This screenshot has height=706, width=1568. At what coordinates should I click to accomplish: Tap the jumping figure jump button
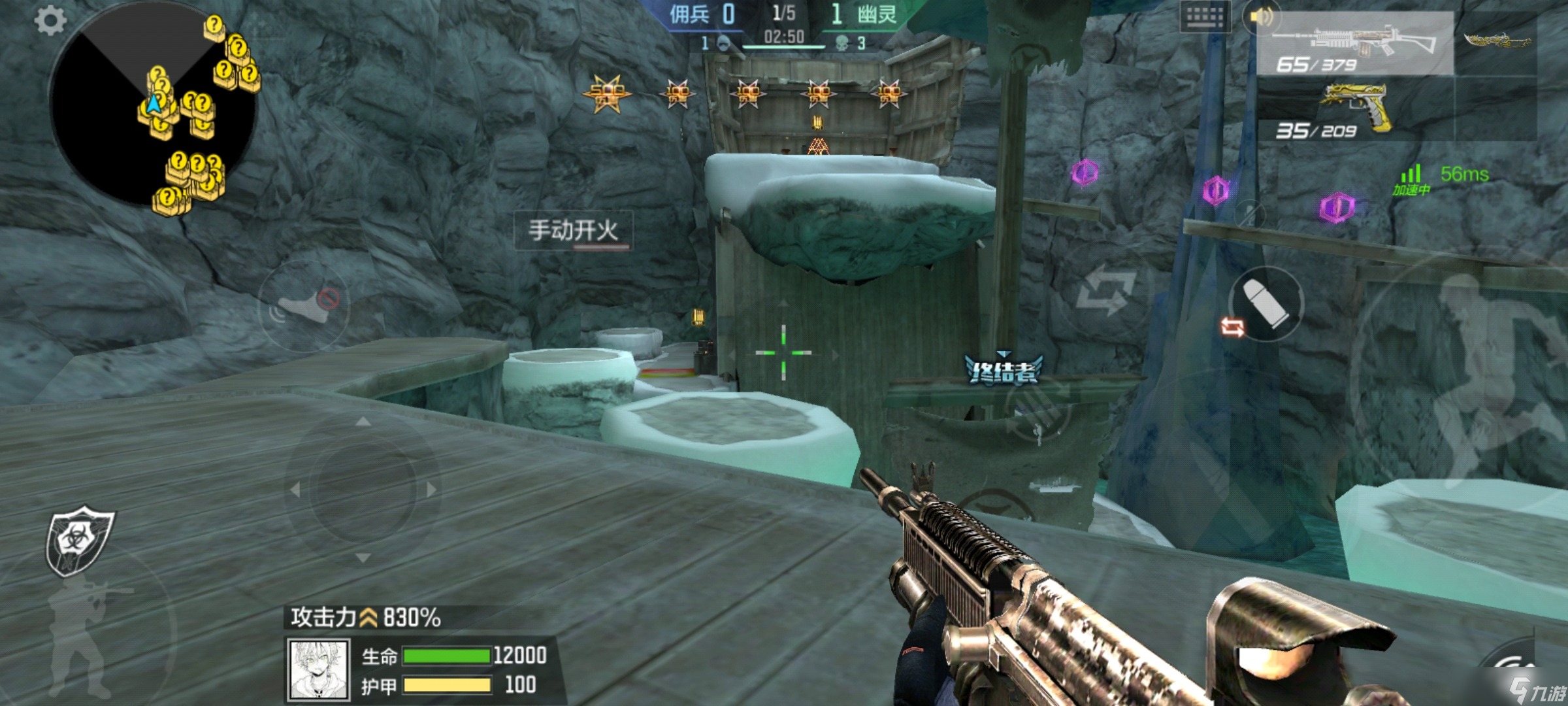[x=1478, y=366]
